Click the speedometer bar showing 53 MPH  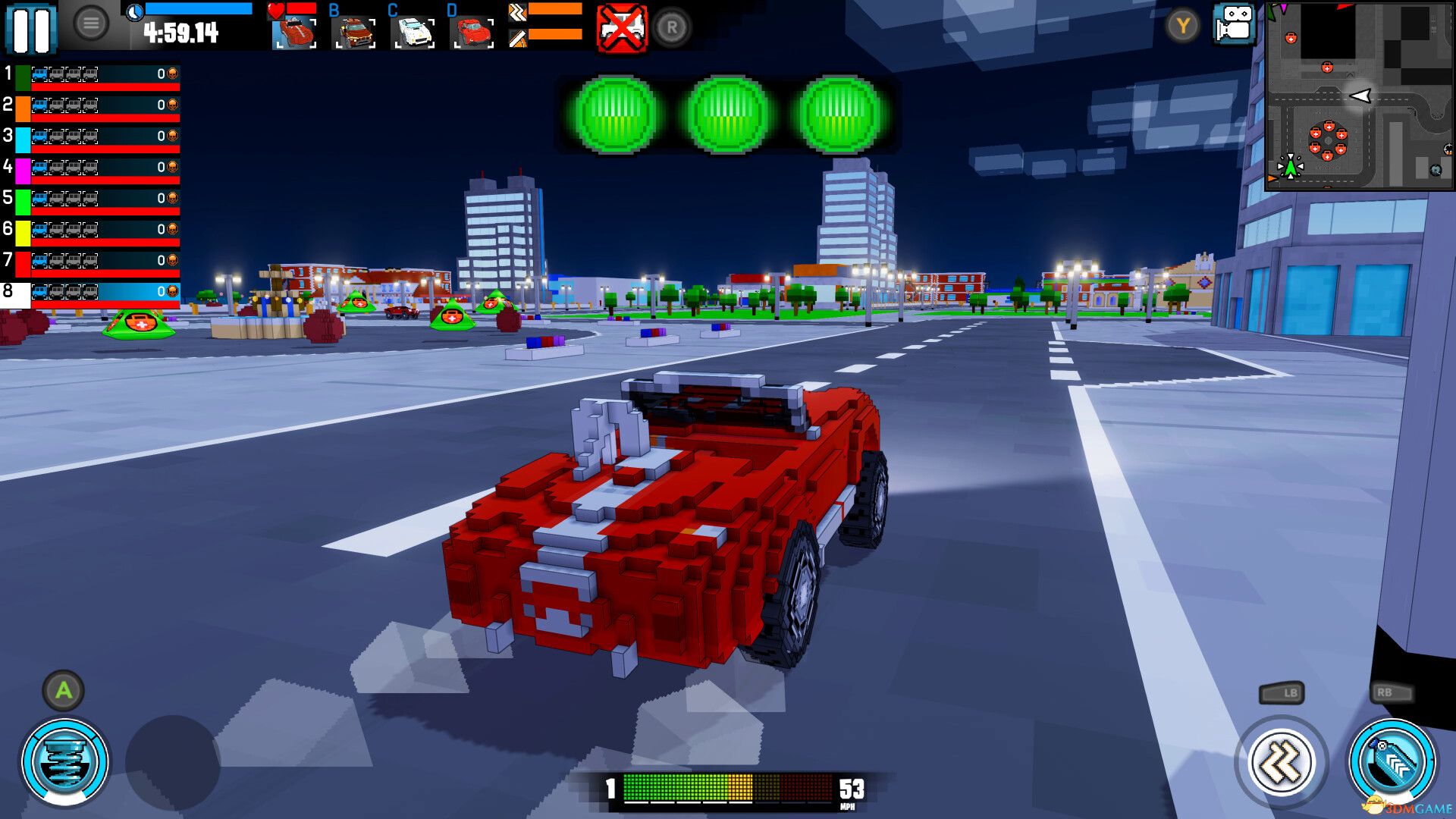(728, 789)
